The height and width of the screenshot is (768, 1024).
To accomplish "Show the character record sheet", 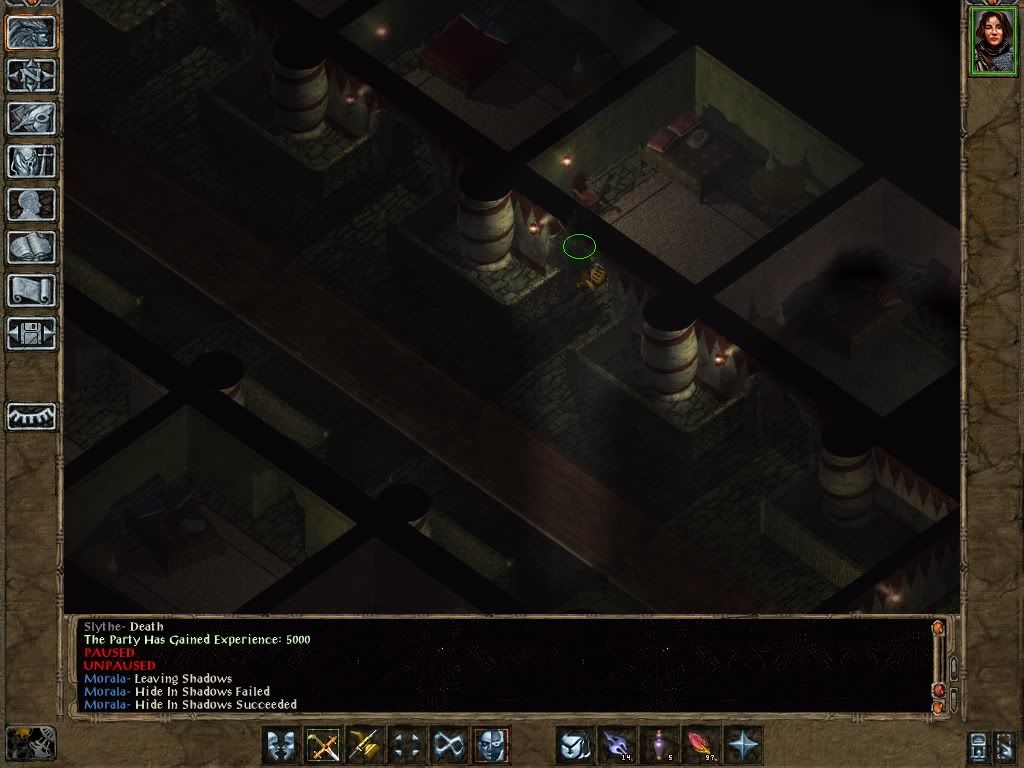I will (31, 204).
